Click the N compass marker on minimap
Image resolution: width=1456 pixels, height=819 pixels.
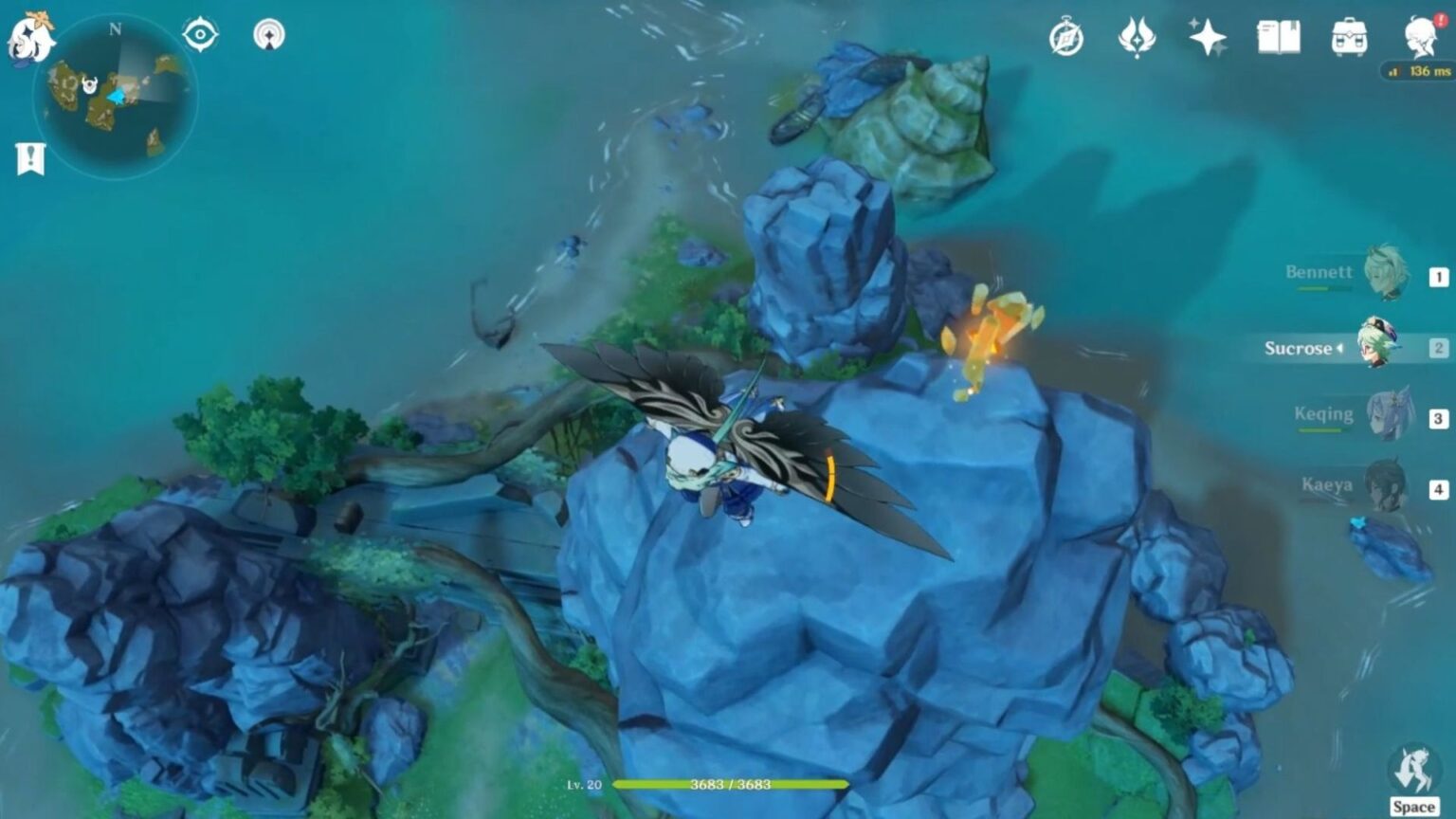click(x=116, y=31)
